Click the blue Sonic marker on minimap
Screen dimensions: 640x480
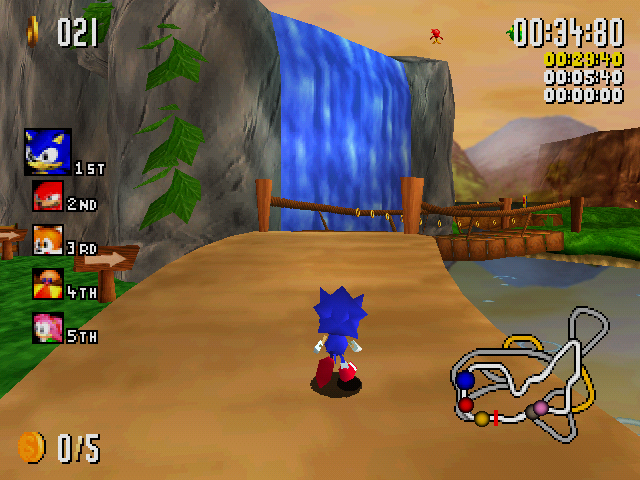pos(465,381)
